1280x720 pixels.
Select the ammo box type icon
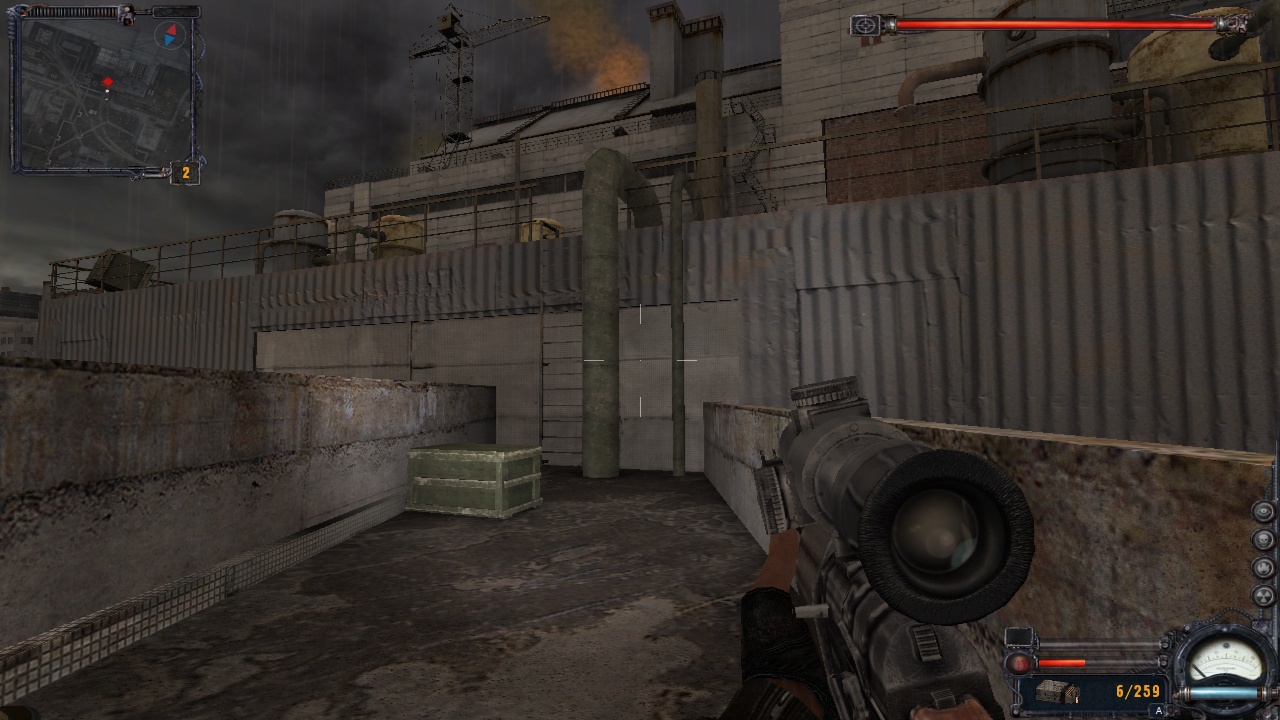coord(1056,691)
